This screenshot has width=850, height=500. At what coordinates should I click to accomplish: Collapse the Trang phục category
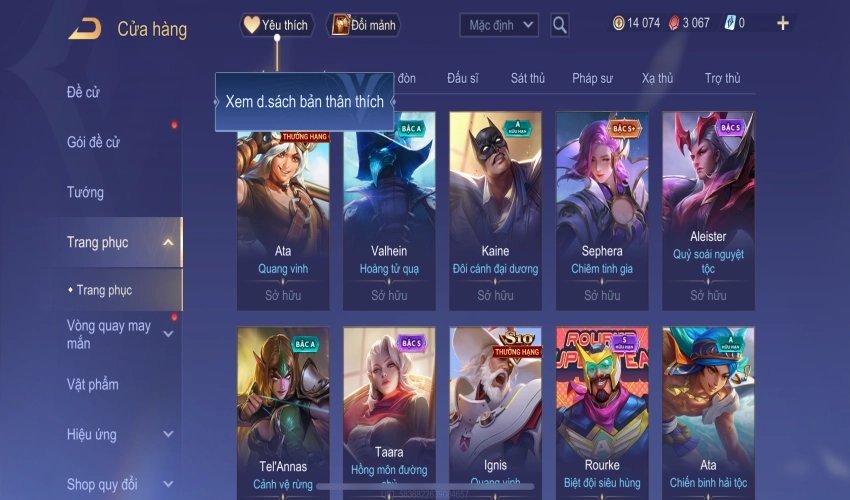(x=167, y=242)
